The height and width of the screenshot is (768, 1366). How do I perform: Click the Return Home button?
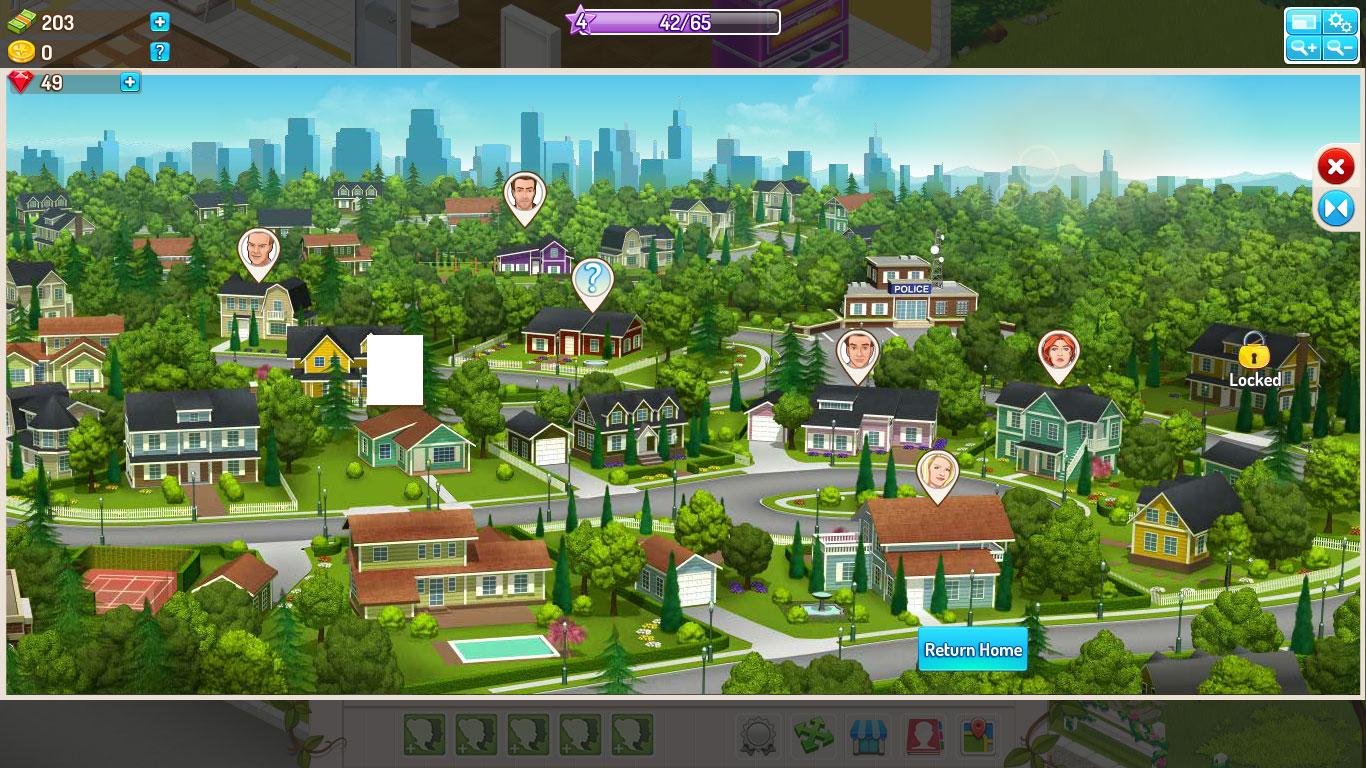tap(973, 650)
